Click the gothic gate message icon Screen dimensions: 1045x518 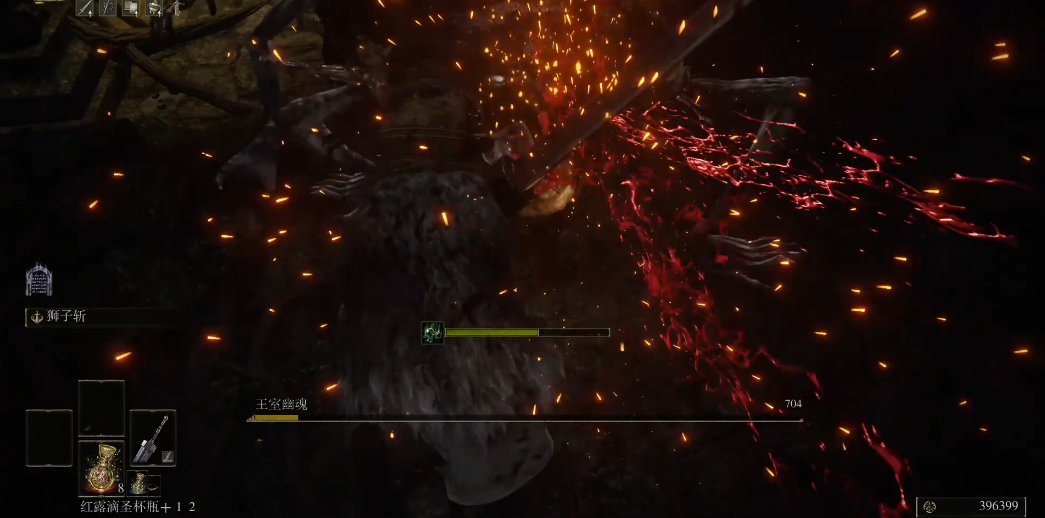38,280
